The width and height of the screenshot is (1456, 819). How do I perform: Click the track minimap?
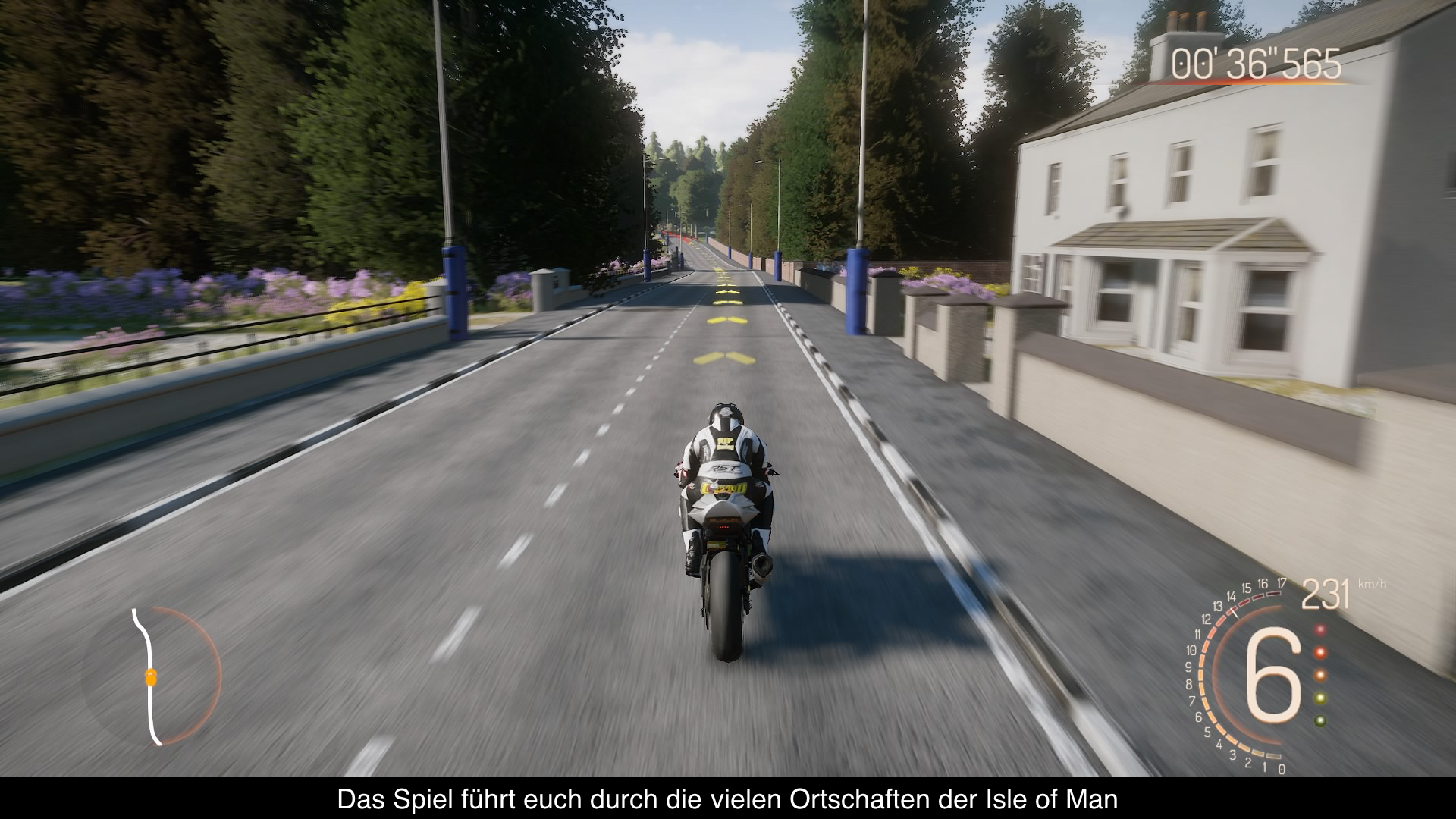click(x=153, y=676)
